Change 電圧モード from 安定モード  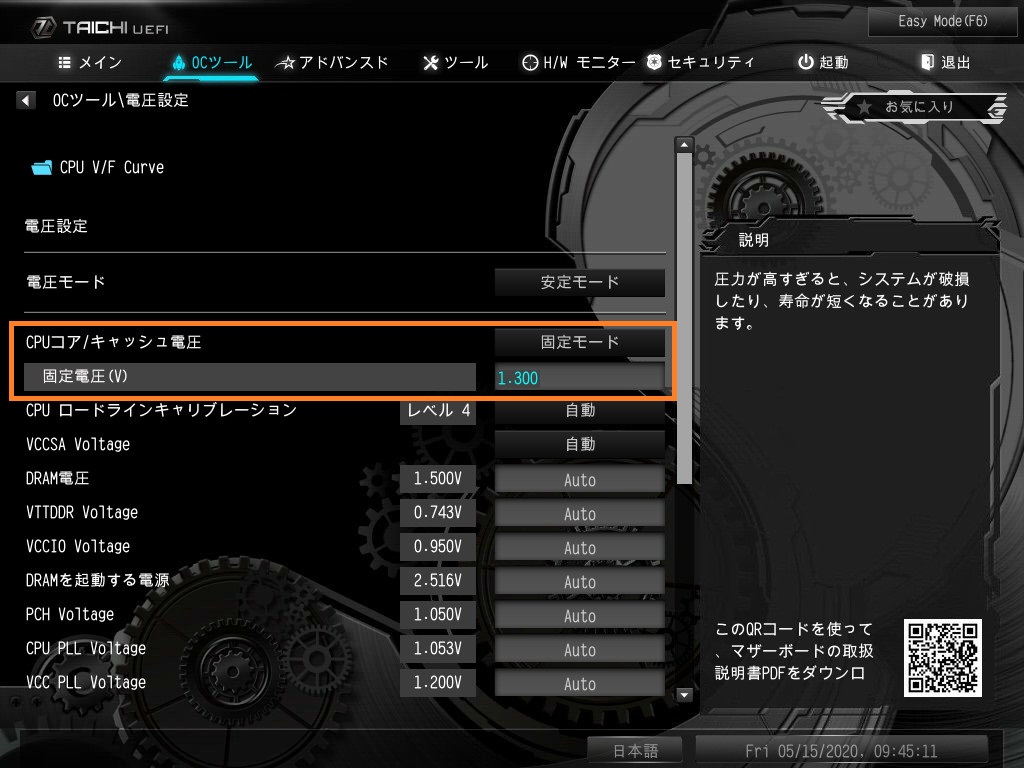click(580, 282)
